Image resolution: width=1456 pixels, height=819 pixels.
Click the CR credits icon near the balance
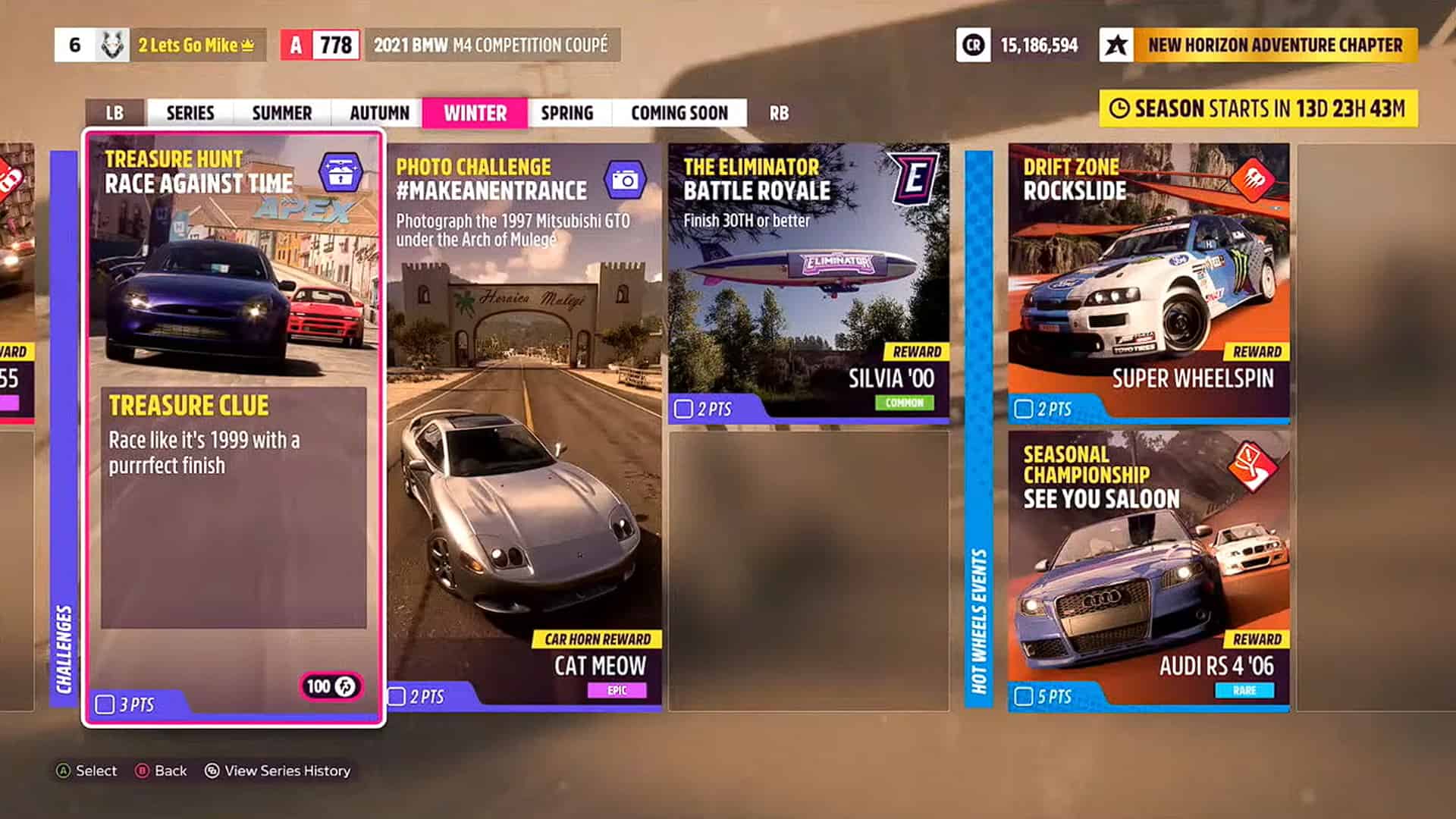click(973, 45)
